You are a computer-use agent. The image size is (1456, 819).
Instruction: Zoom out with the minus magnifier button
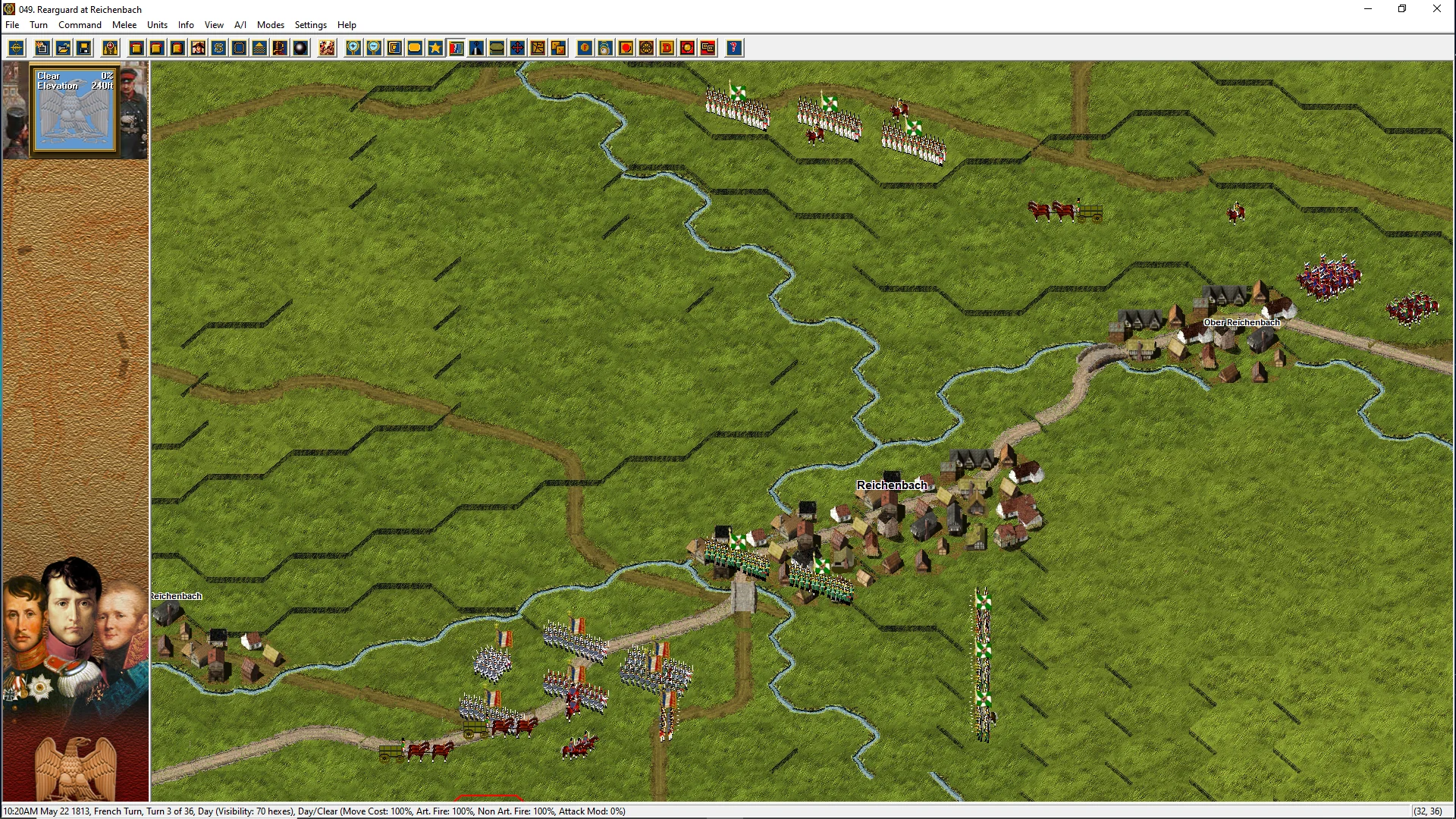(x=374, y=49)
